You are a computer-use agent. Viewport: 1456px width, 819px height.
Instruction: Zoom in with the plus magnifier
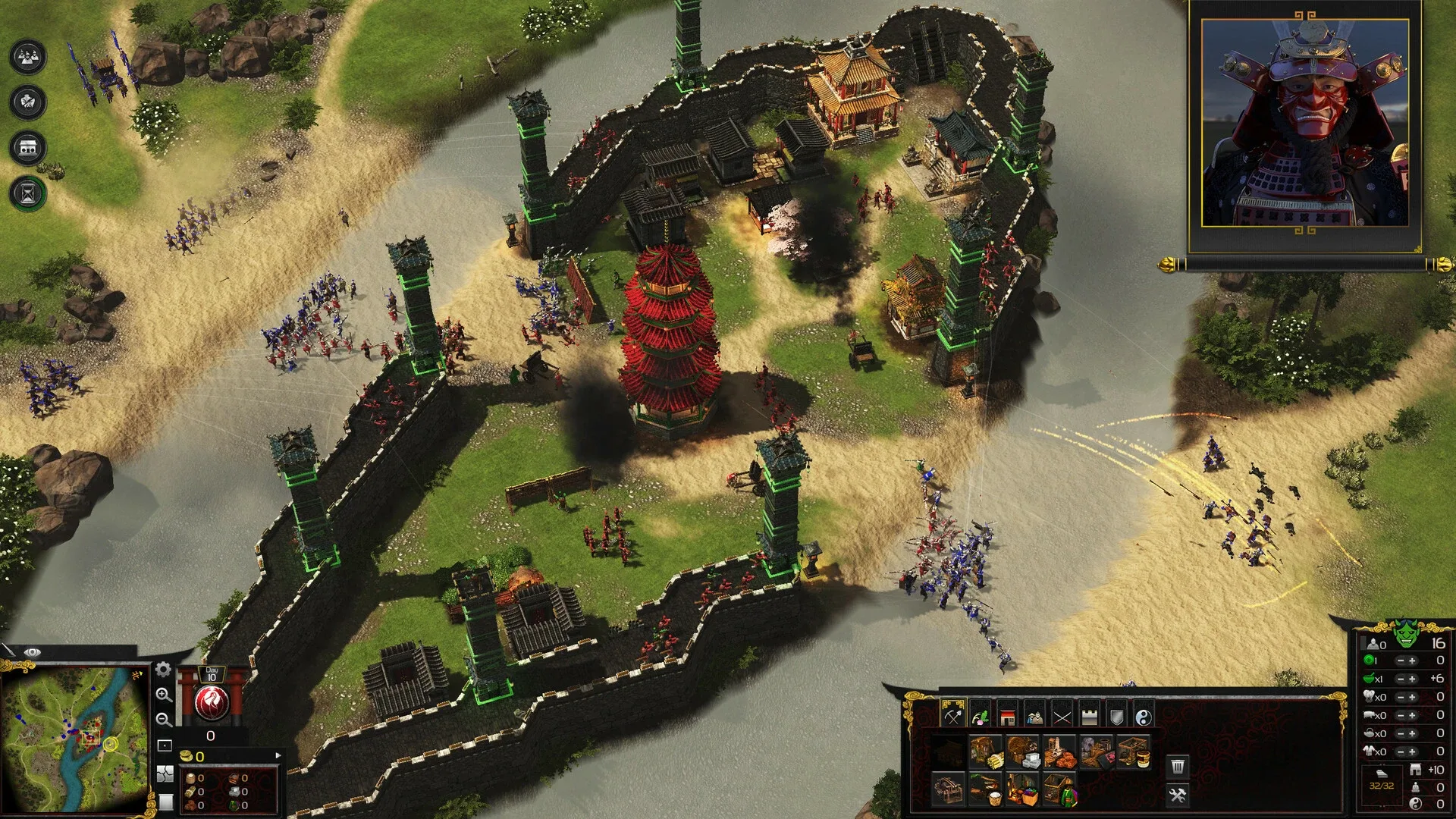click(163, 695)
